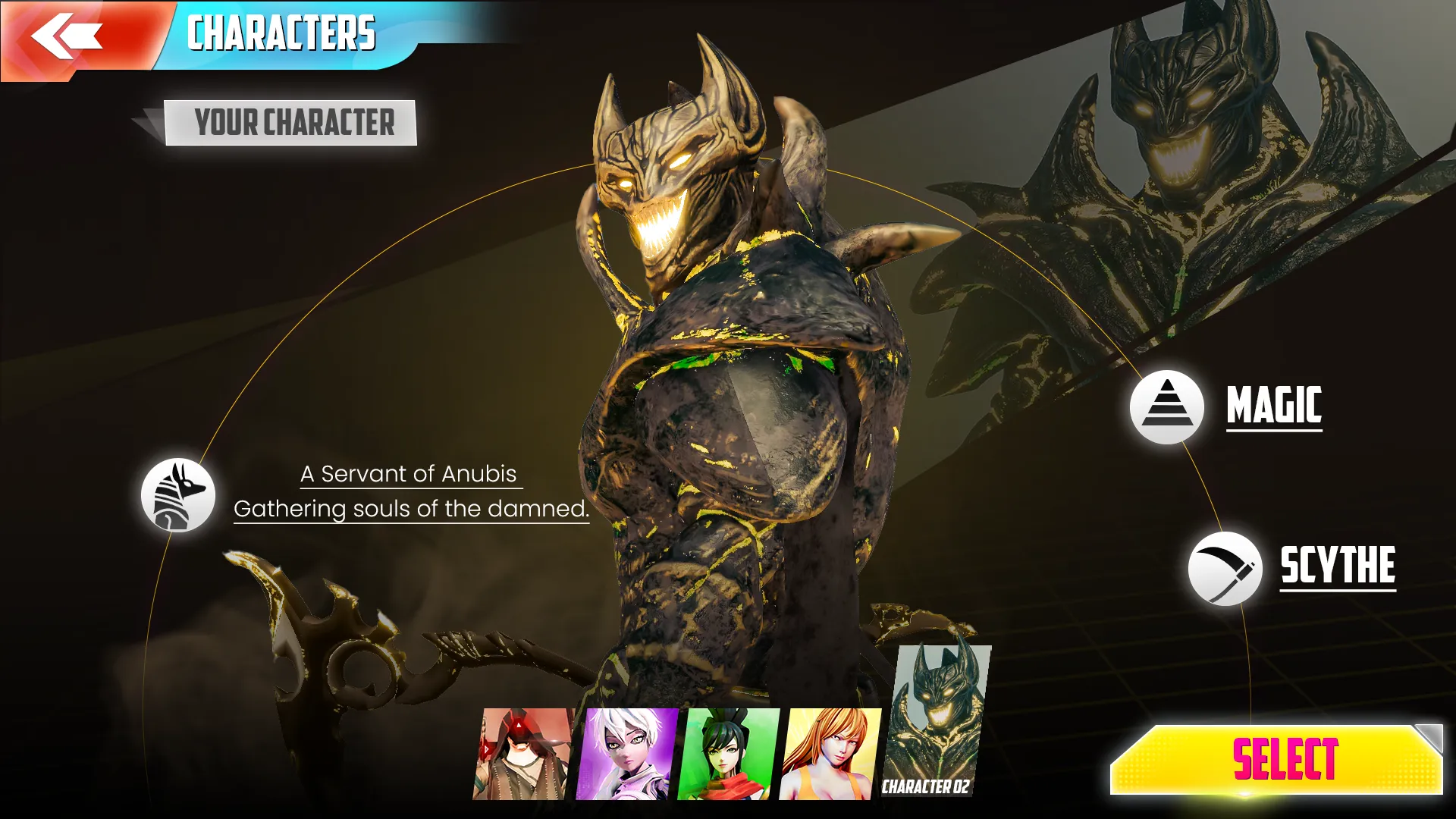
Task: Choose the orange-haired girl portrait
Action: [831, 754]
